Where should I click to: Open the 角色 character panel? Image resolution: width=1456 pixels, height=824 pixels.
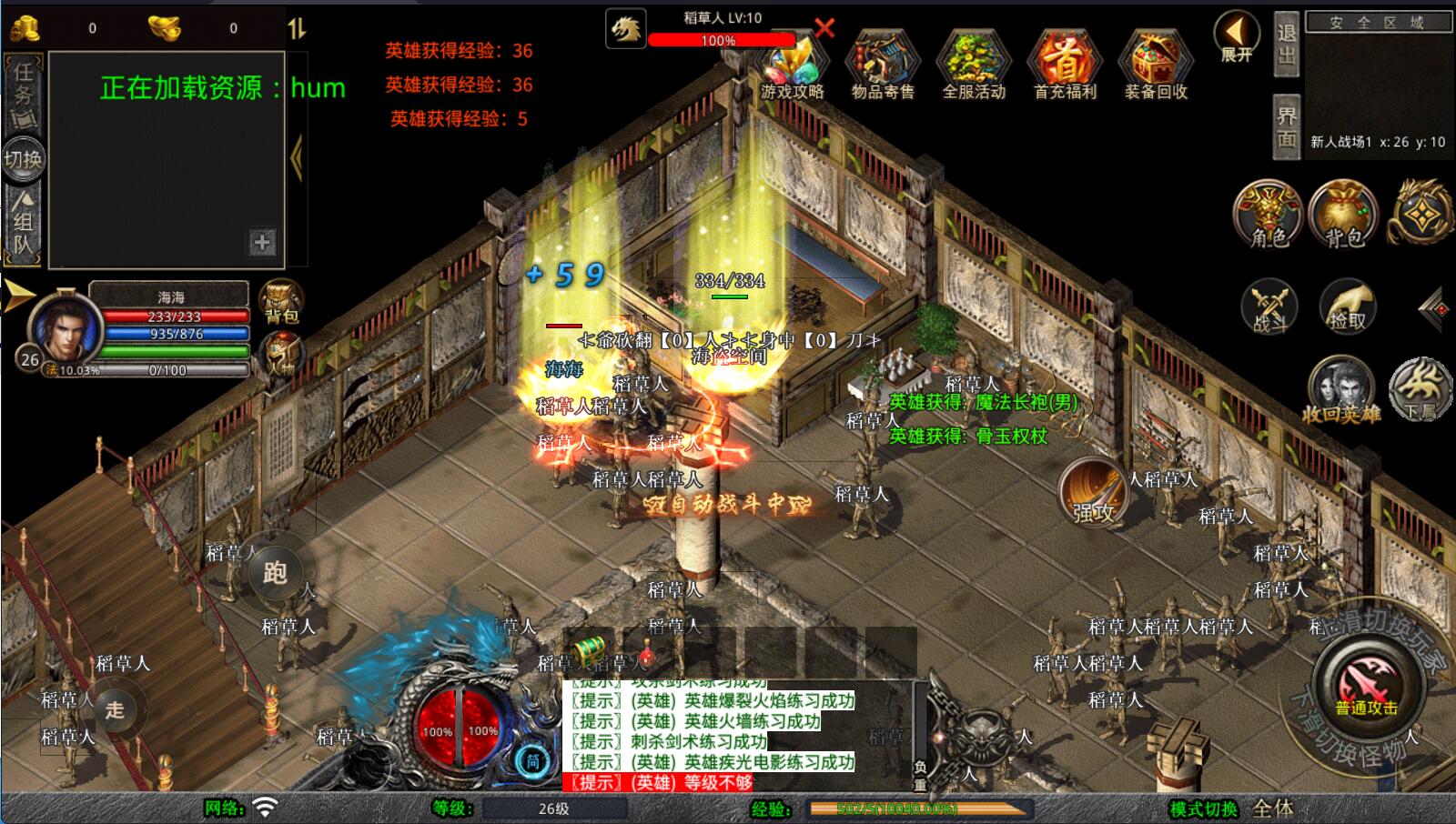[1268, 216]
